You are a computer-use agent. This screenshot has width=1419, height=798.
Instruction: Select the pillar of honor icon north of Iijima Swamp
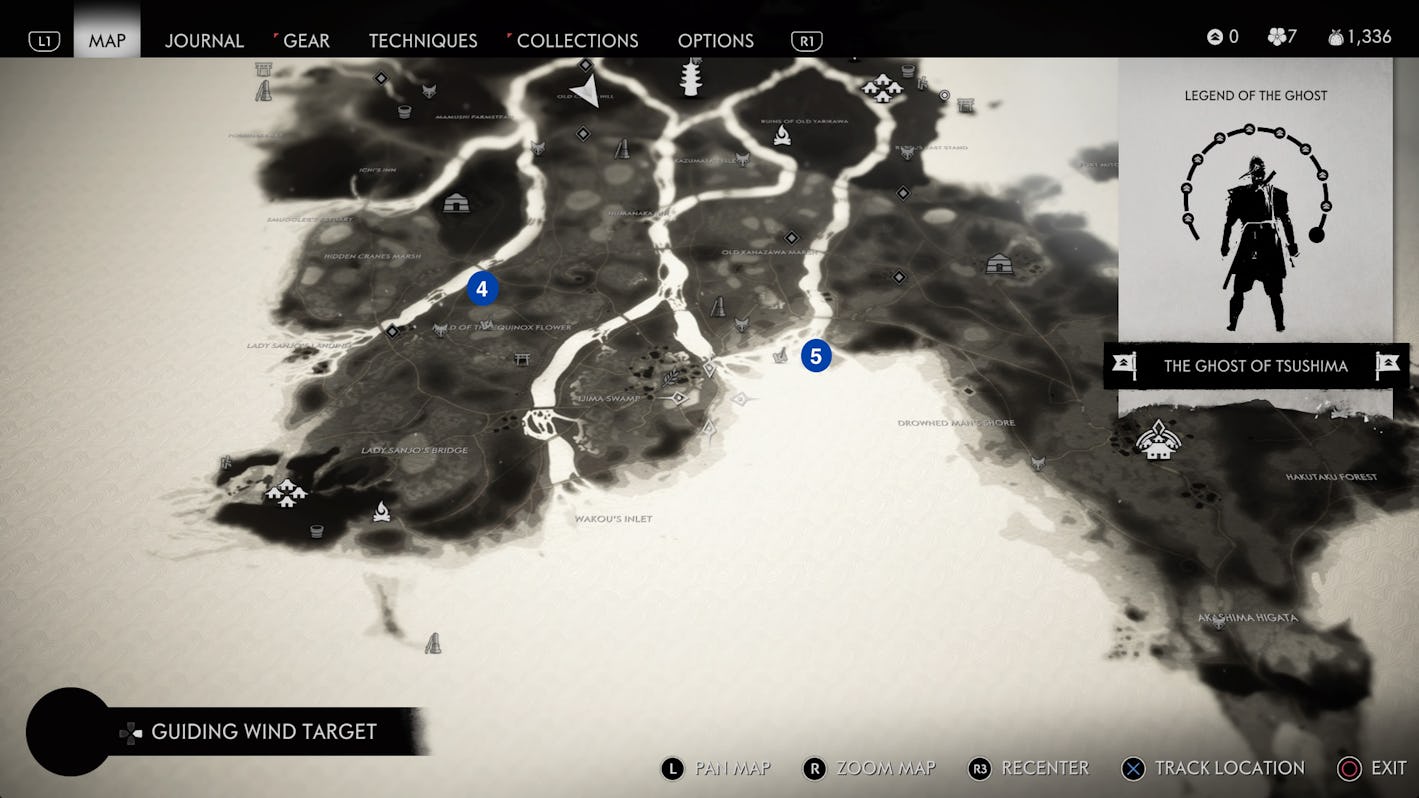point(718,308)
